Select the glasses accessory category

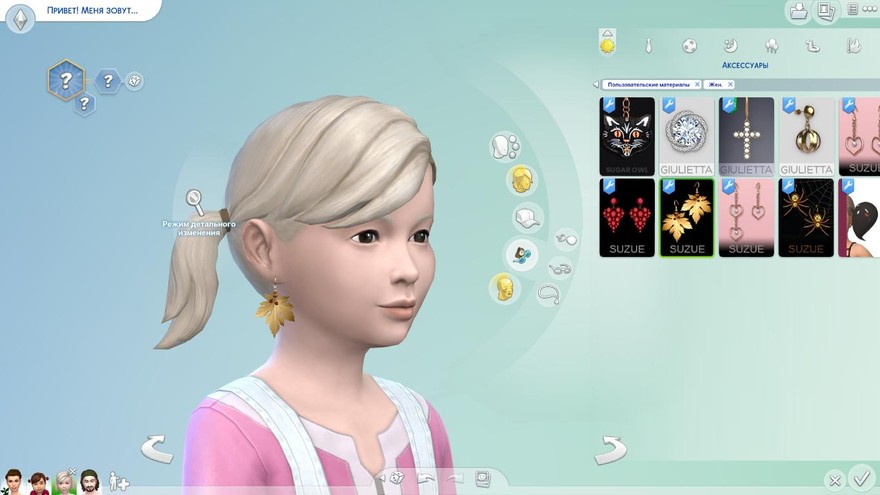(561, 268)
